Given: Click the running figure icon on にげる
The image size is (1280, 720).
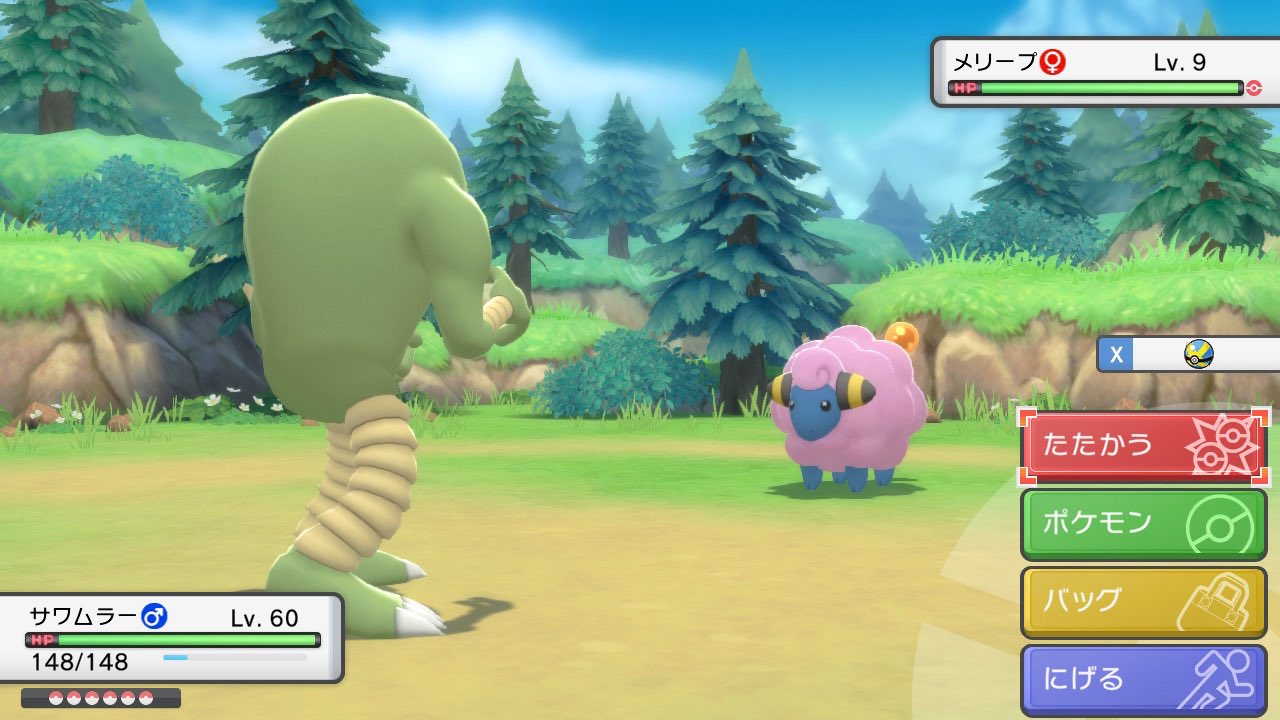Looking at the screenshot, I should (x=1222, y=677).
